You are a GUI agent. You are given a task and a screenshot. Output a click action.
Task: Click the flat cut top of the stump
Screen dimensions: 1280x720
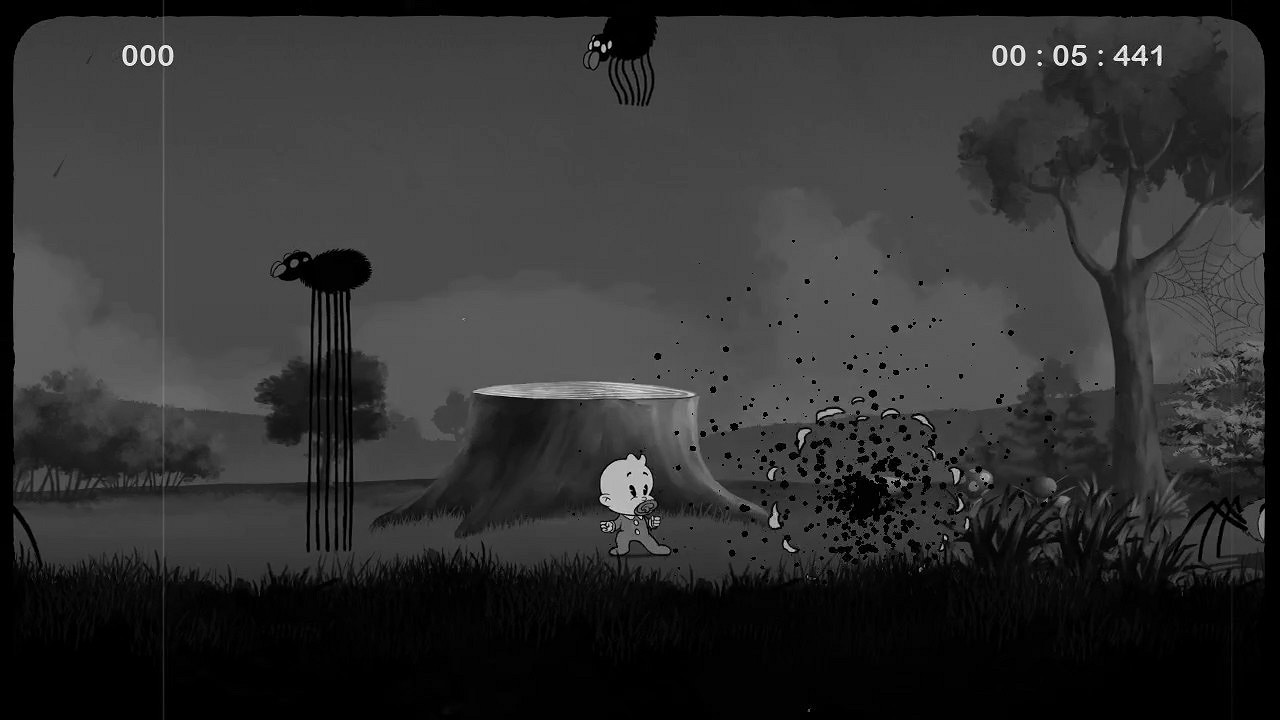tap(580, 390)
